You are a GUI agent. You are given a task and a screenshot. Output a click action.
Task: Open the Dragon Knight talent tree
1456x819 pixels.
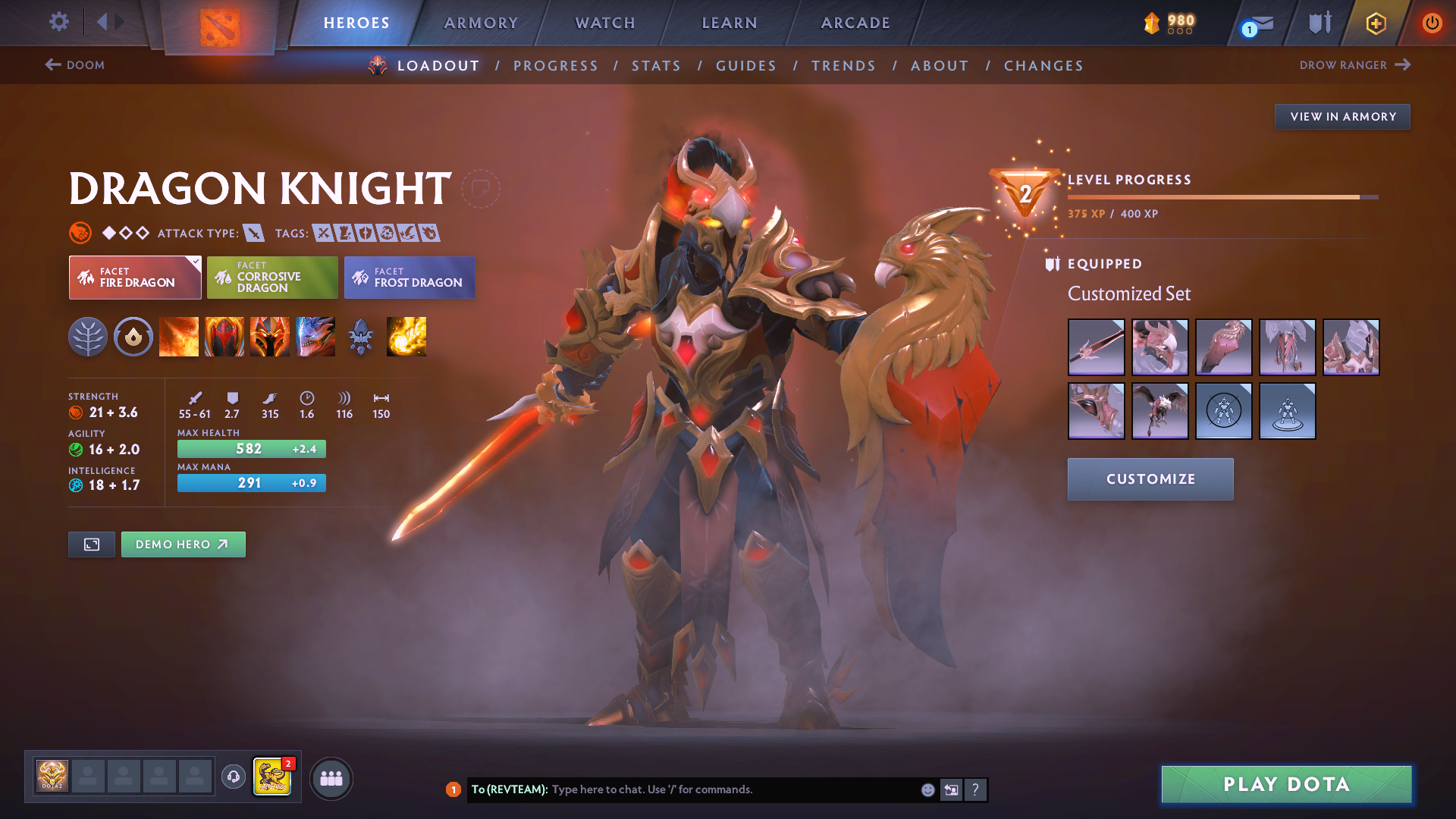click(x=88, y=337)
